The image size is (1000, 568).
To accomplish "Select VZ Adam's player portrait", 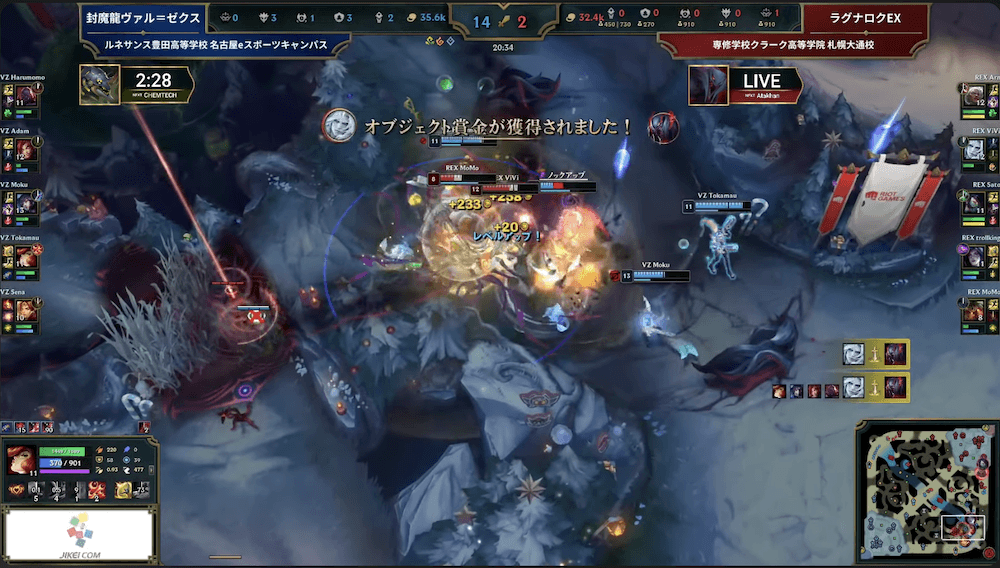I will coord(26,149).
